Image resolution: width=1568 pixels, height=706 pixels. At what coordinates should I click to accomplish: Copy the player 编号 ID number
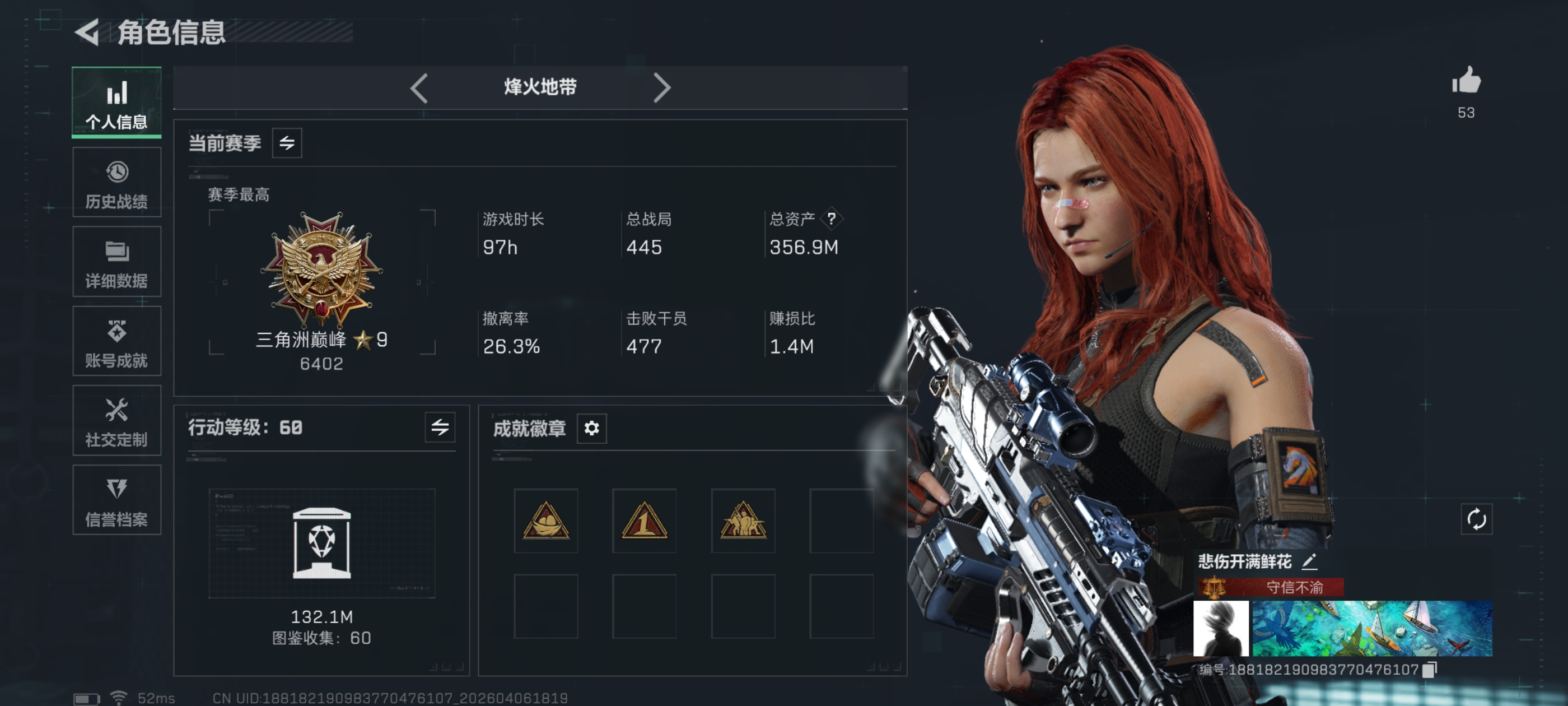coord(1430,670)
